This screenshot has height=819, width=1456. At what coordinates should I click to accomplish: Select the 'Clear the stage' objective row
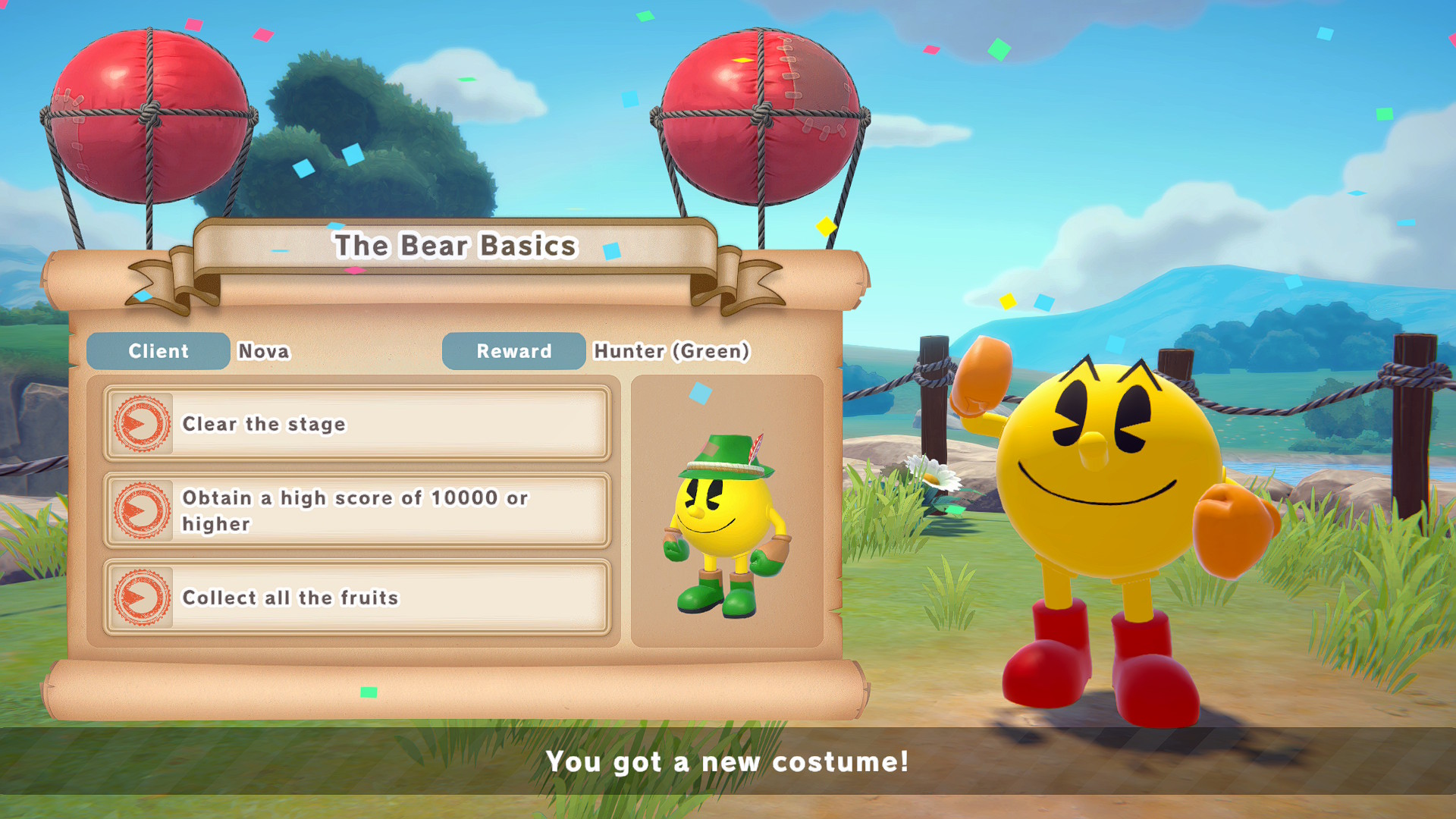(x=356, y=424)
